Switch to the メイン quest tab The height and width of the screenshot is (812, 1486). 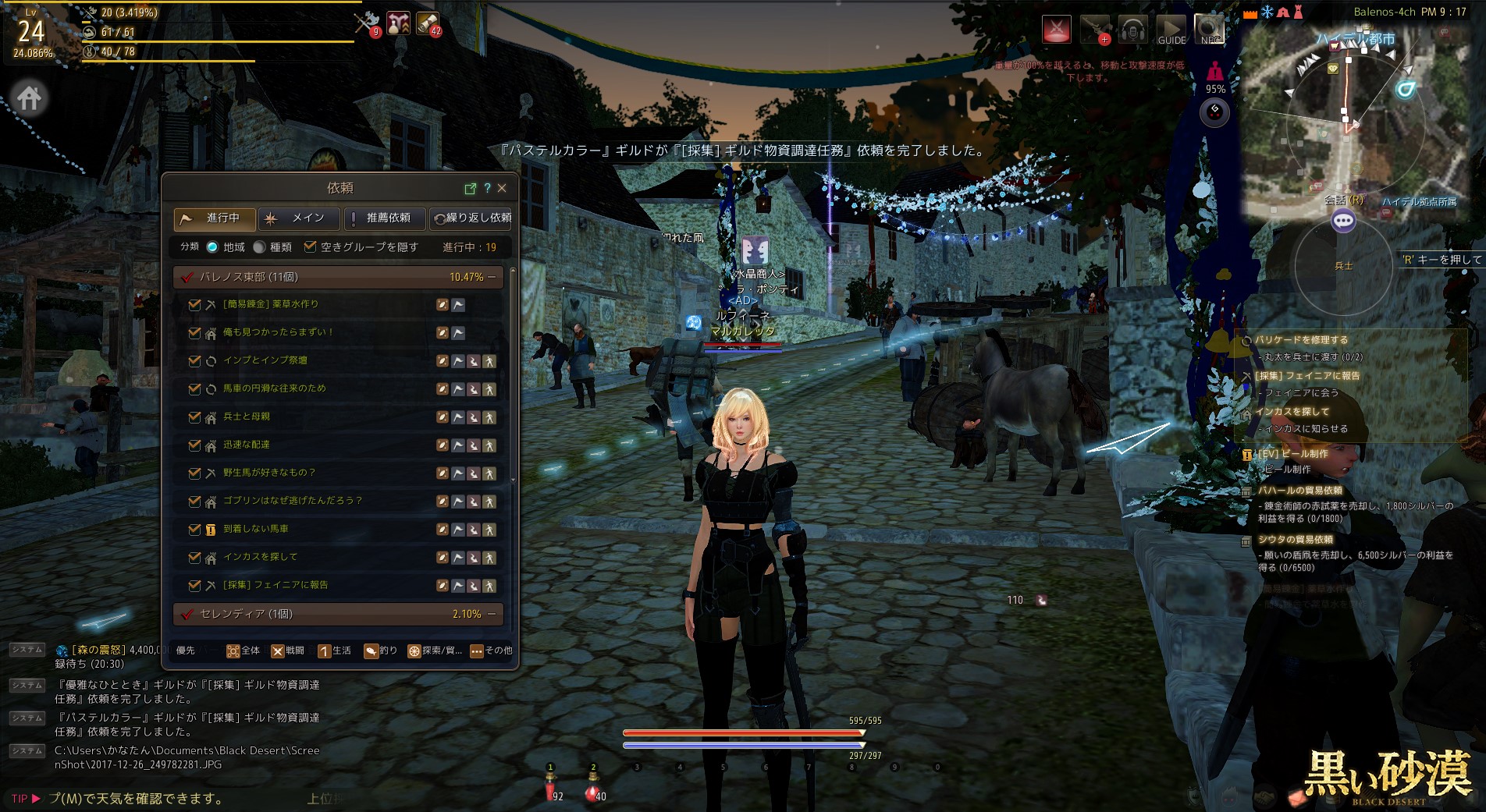[x=300, y=218]
